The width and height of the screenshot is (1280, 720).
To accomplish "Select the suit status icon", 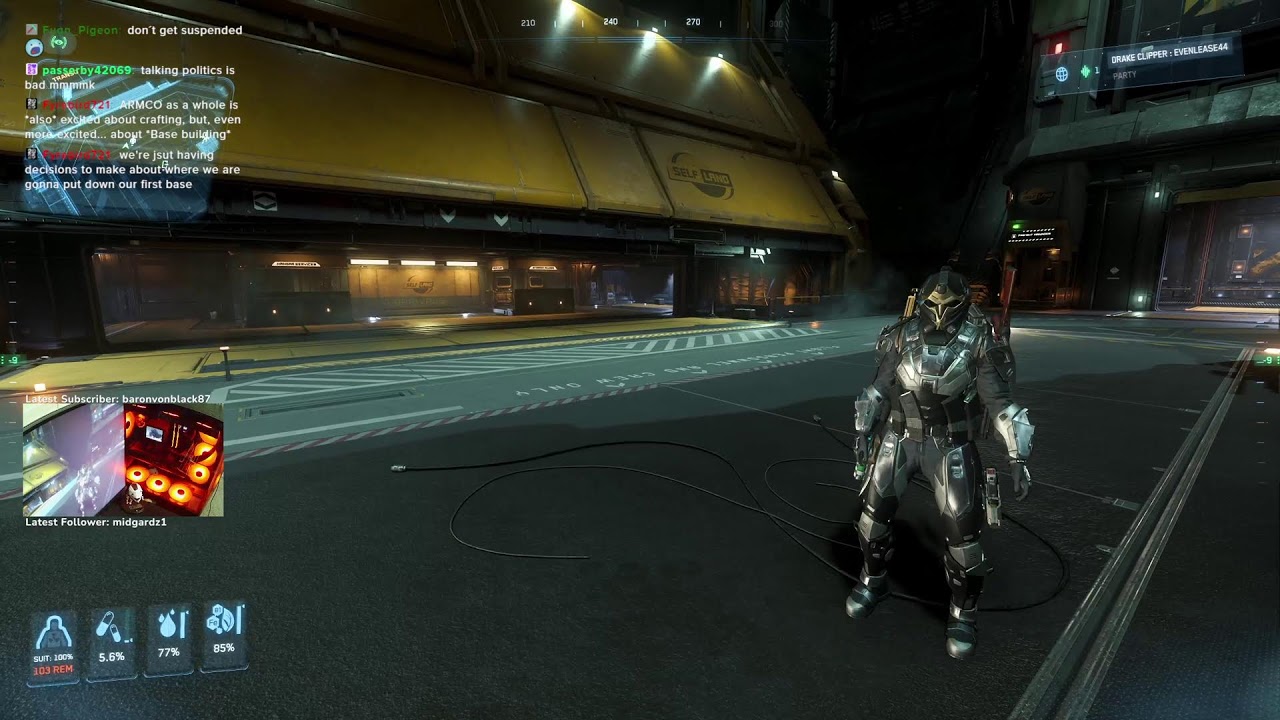I will [52, 635].
